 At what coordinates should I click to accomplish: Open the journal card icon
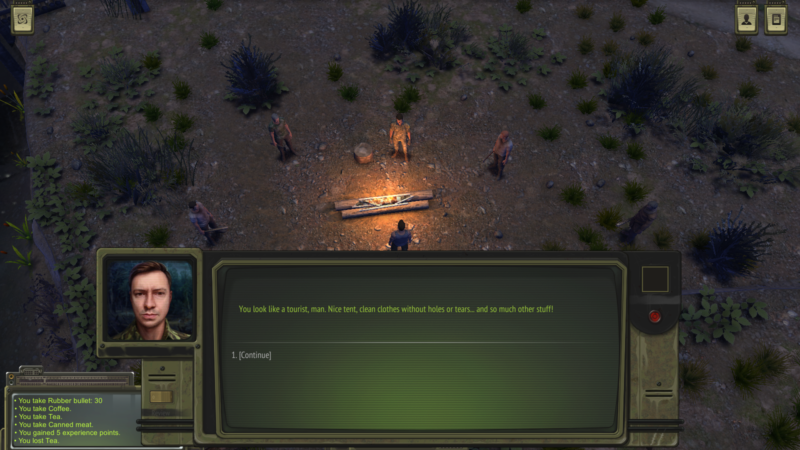pyautogui.click(x=775, y=19)
